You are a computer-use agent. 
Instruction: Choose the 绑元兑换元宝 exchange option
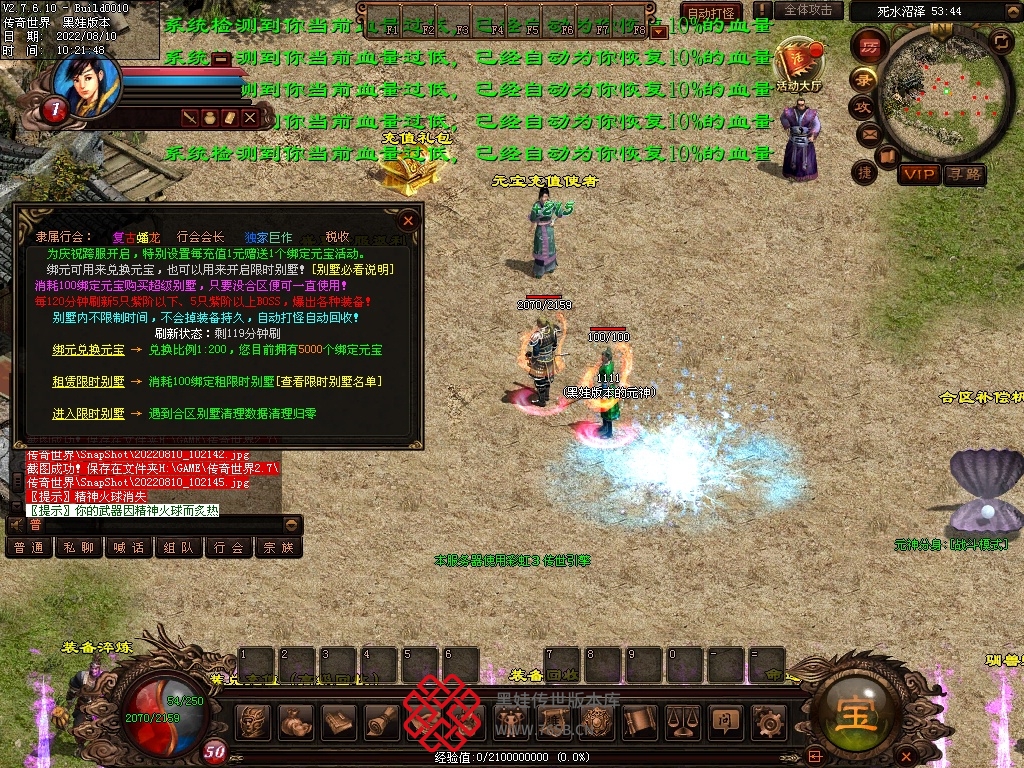tap(89, 351)
